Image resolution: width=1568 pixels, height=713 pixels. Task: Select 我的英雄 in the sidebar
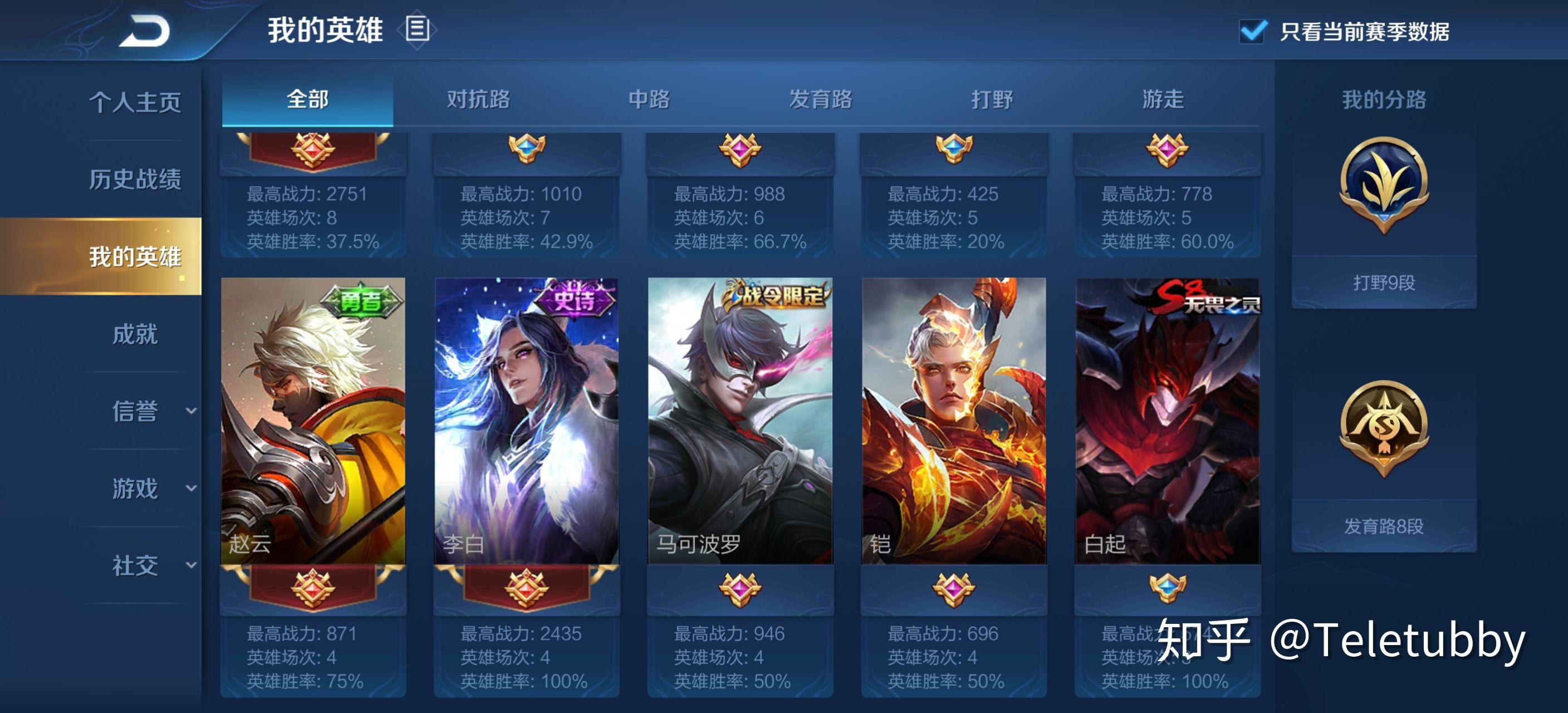point(135,256)
